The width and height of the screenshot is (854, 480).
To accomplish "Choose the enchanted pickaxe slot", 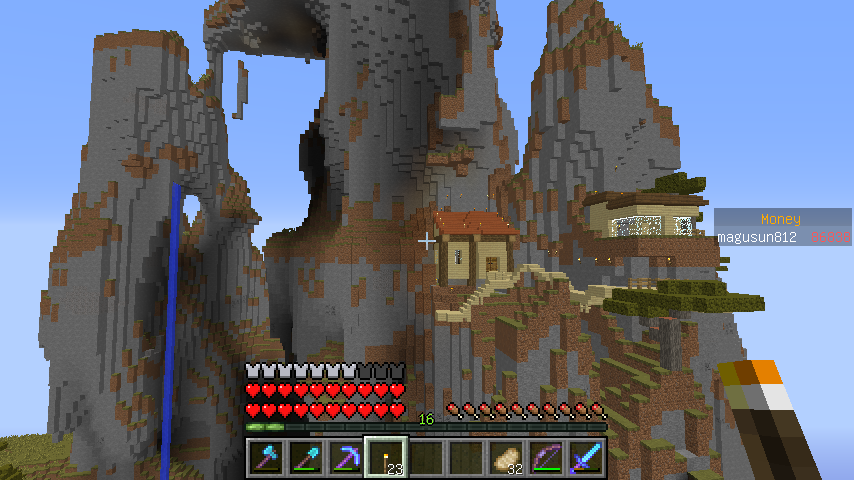I will (346, 458).
